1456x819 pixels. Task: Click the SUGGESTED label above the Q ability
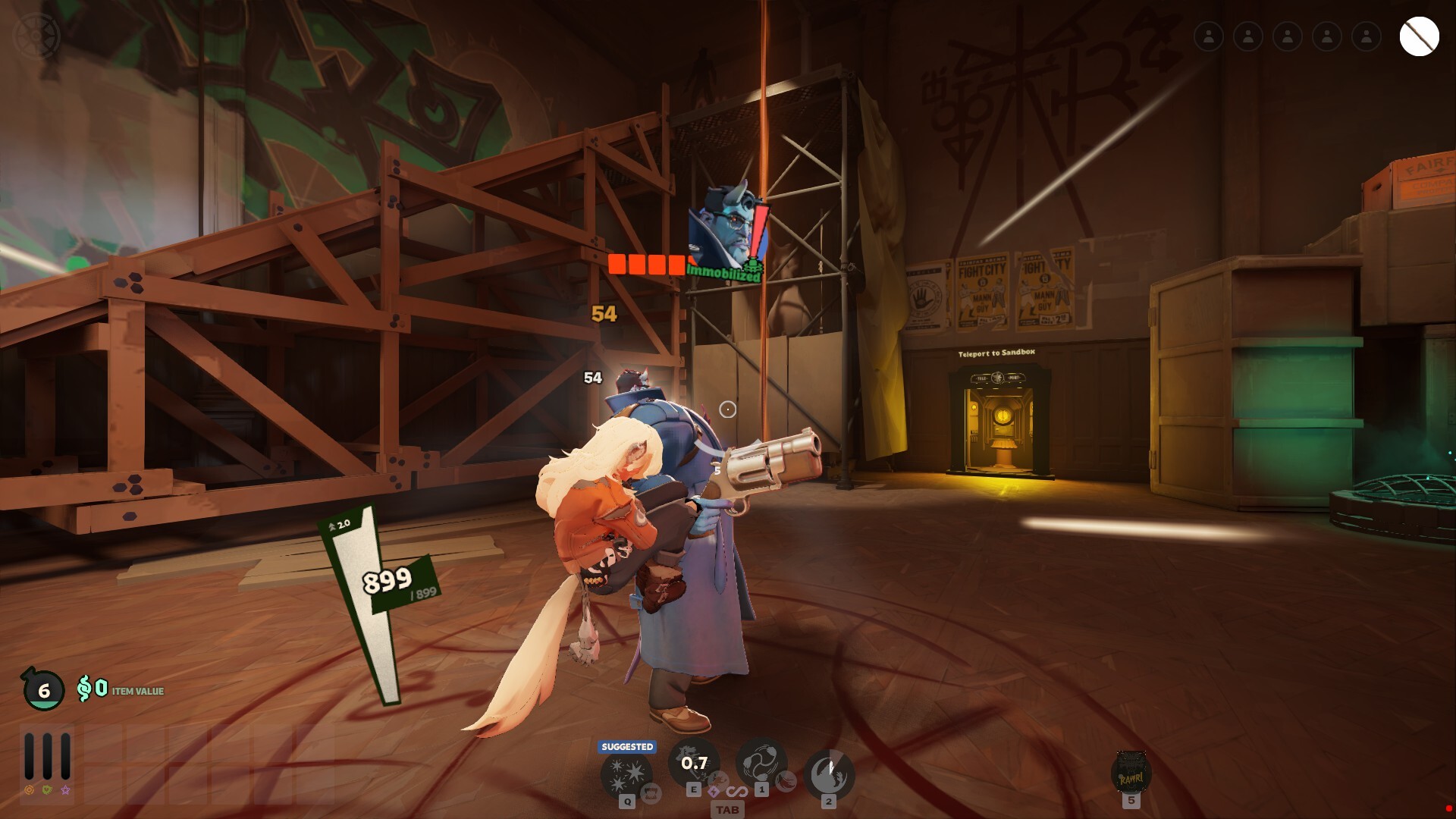(626, 746)
